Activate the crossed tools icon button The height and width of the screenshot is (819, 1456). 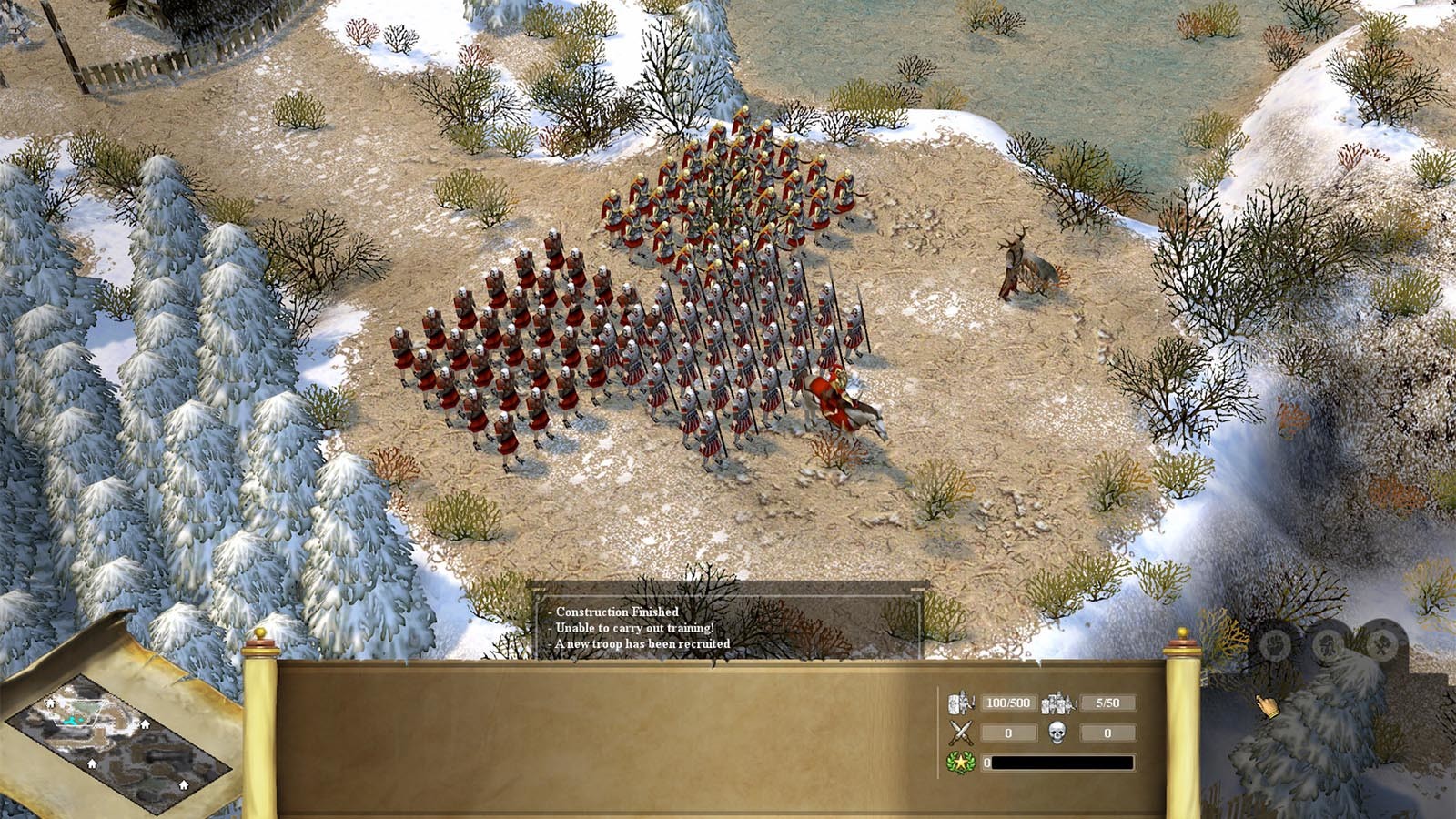pyautogui.click(x=1382, y=644)
